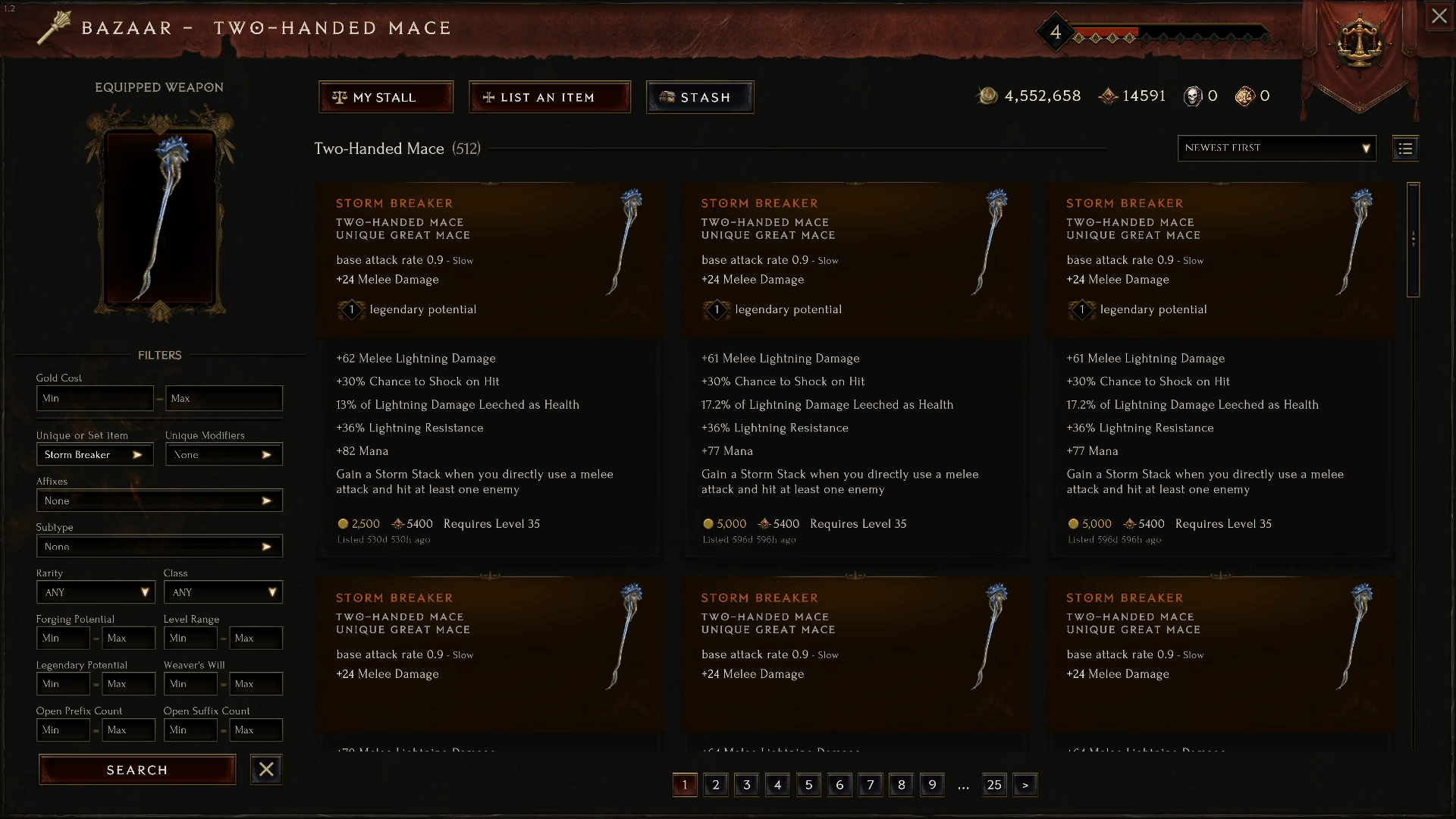
Task: Clear filters using the X beside Search
Action: point(266,769)
